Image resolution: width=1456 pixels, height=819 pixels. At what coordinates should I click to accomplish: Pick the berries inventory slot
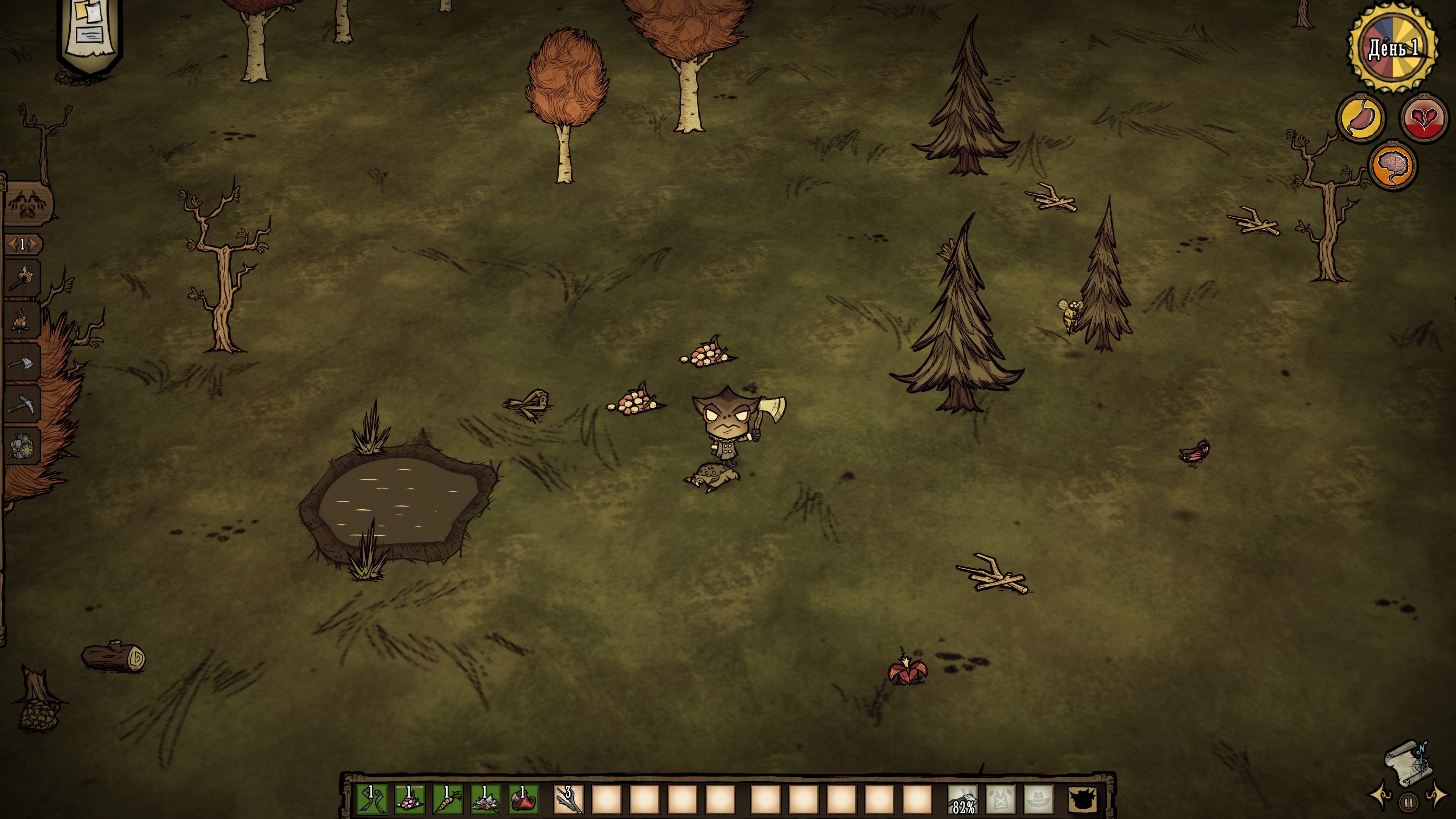(x=409, y=799)
